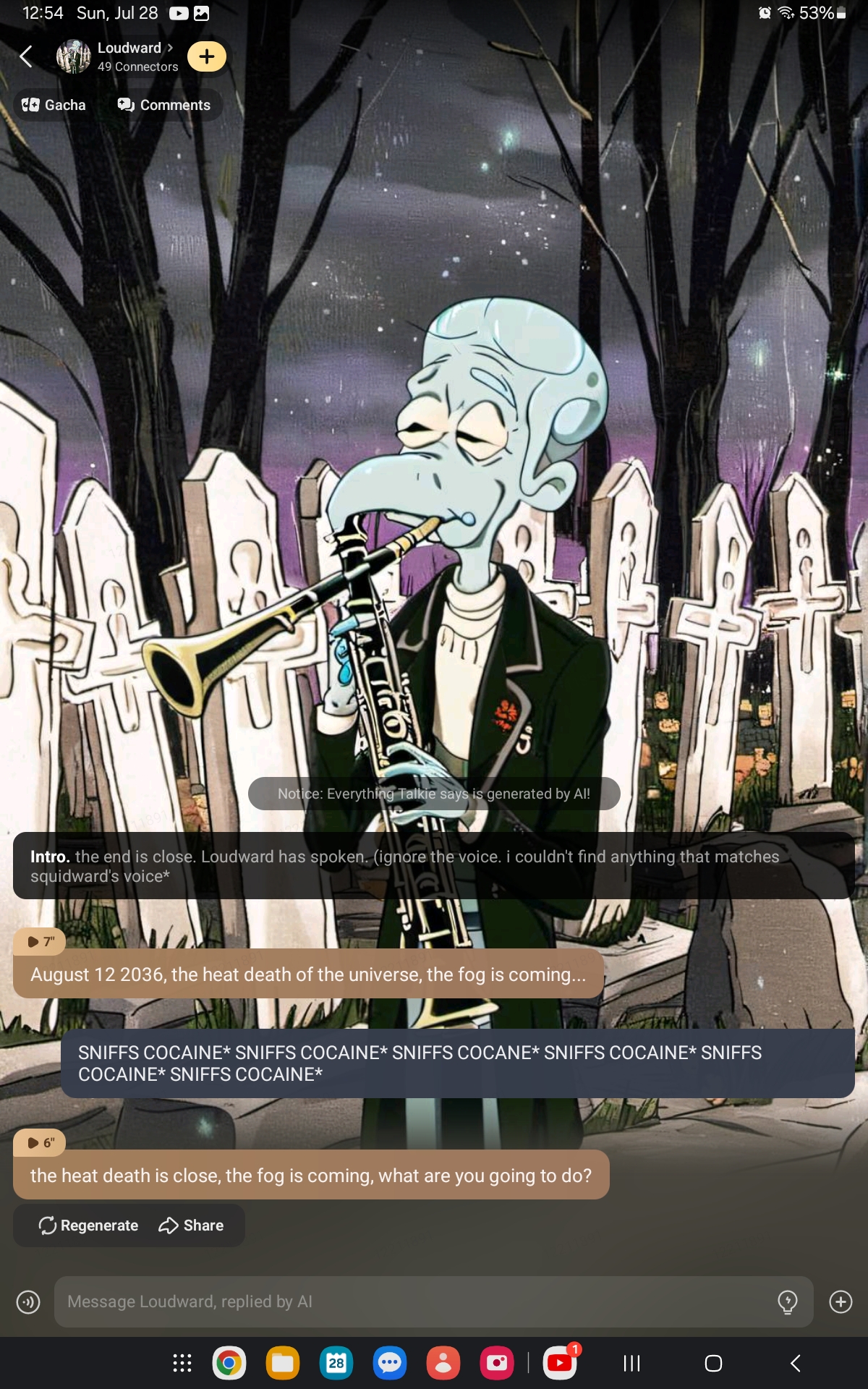Focus the Message Loudward text field
The width and height of the screenshot is (868, 1389).
[412, 1301]
